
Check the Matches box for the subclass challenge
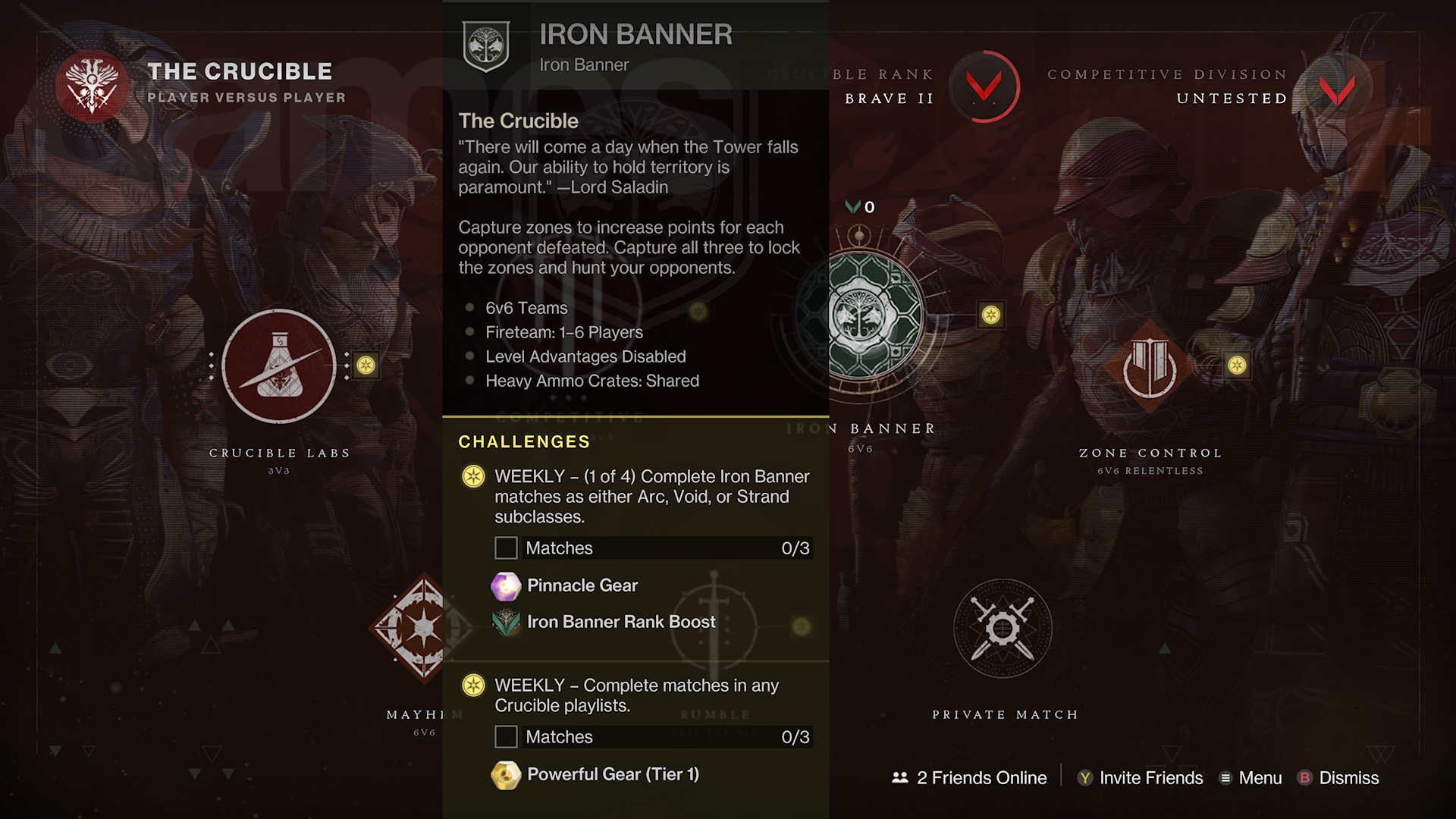tap(506, 548)
